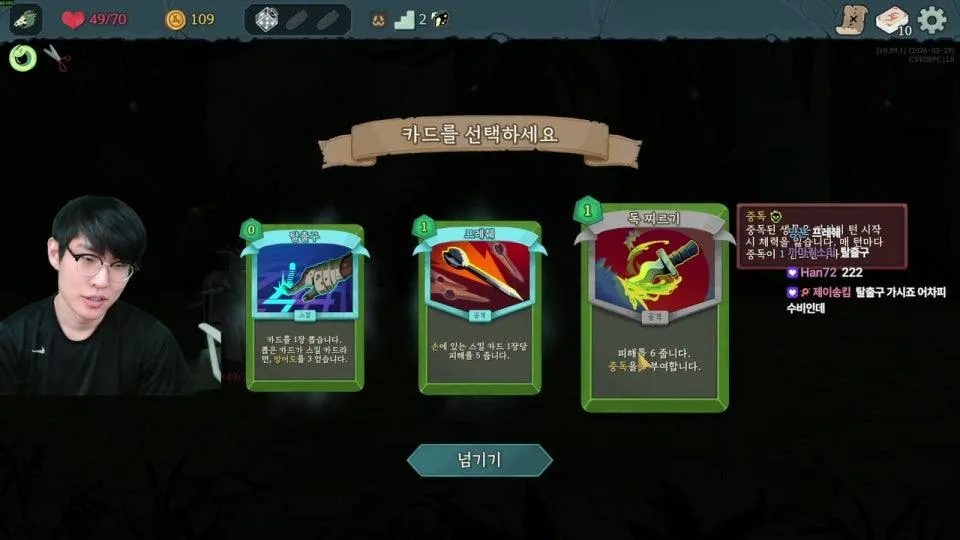Inspect the red scissors relic
960x540 pixels.
57,59
